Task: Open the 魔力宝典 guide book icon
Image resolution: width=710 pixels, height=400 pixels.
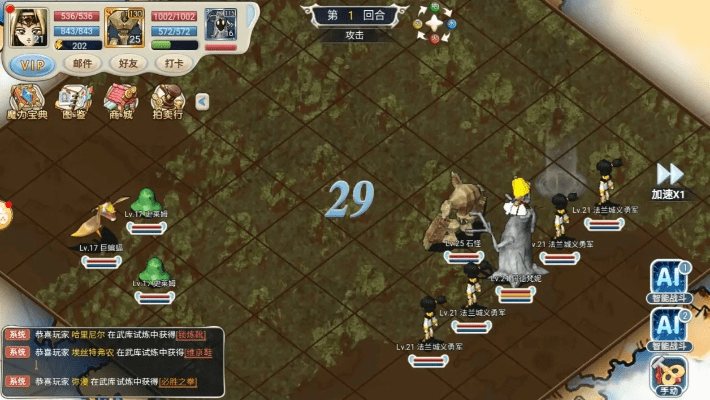Action: point(26,102)
